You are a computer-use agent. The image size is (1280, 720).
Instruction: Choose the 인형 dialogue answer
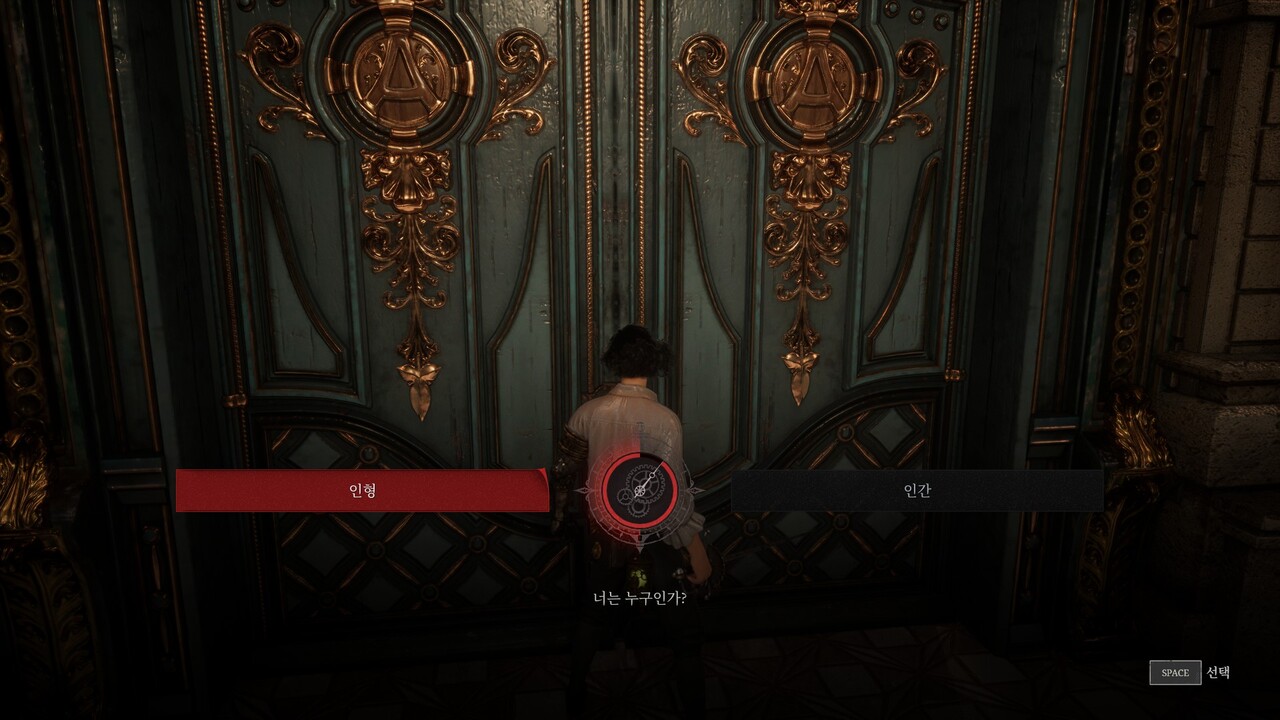click(362, 491)
